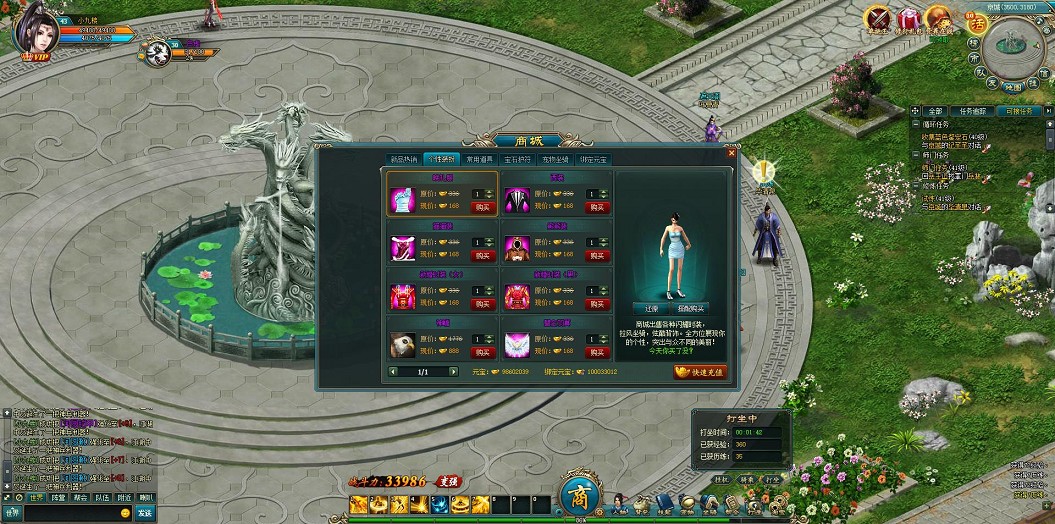Switch to the 宠物坐骑 tab
1055x524 pixels.
555,159
